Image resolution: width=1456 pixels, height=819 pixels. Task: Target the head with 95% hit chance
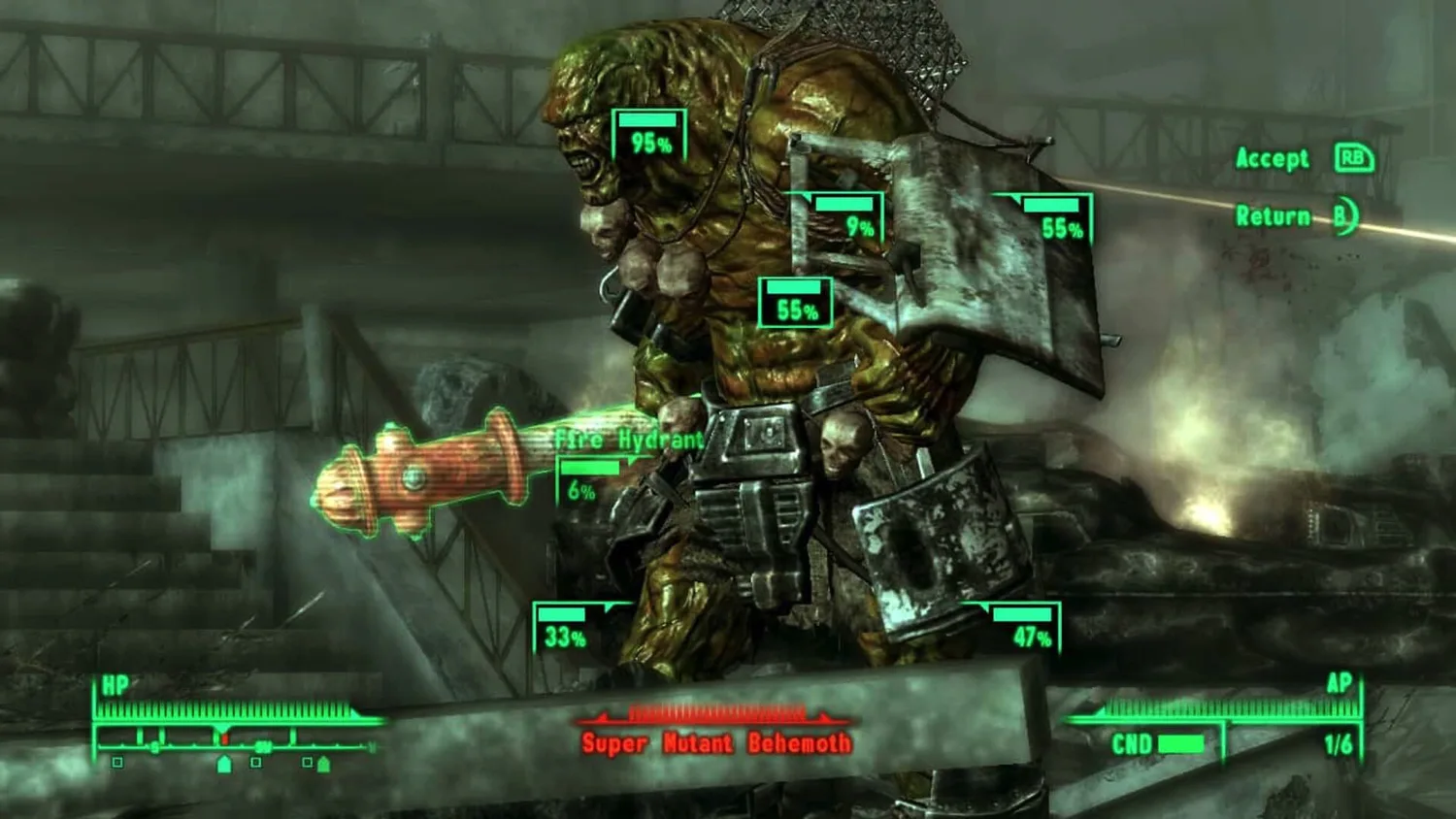pyautogui.click(x=649, y=136)
